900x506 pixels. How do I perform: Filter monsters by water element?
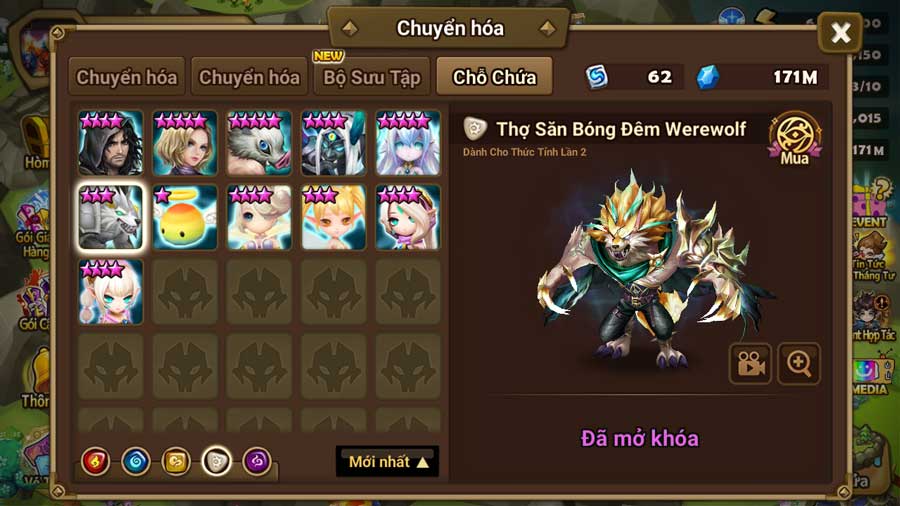point(136,461)
